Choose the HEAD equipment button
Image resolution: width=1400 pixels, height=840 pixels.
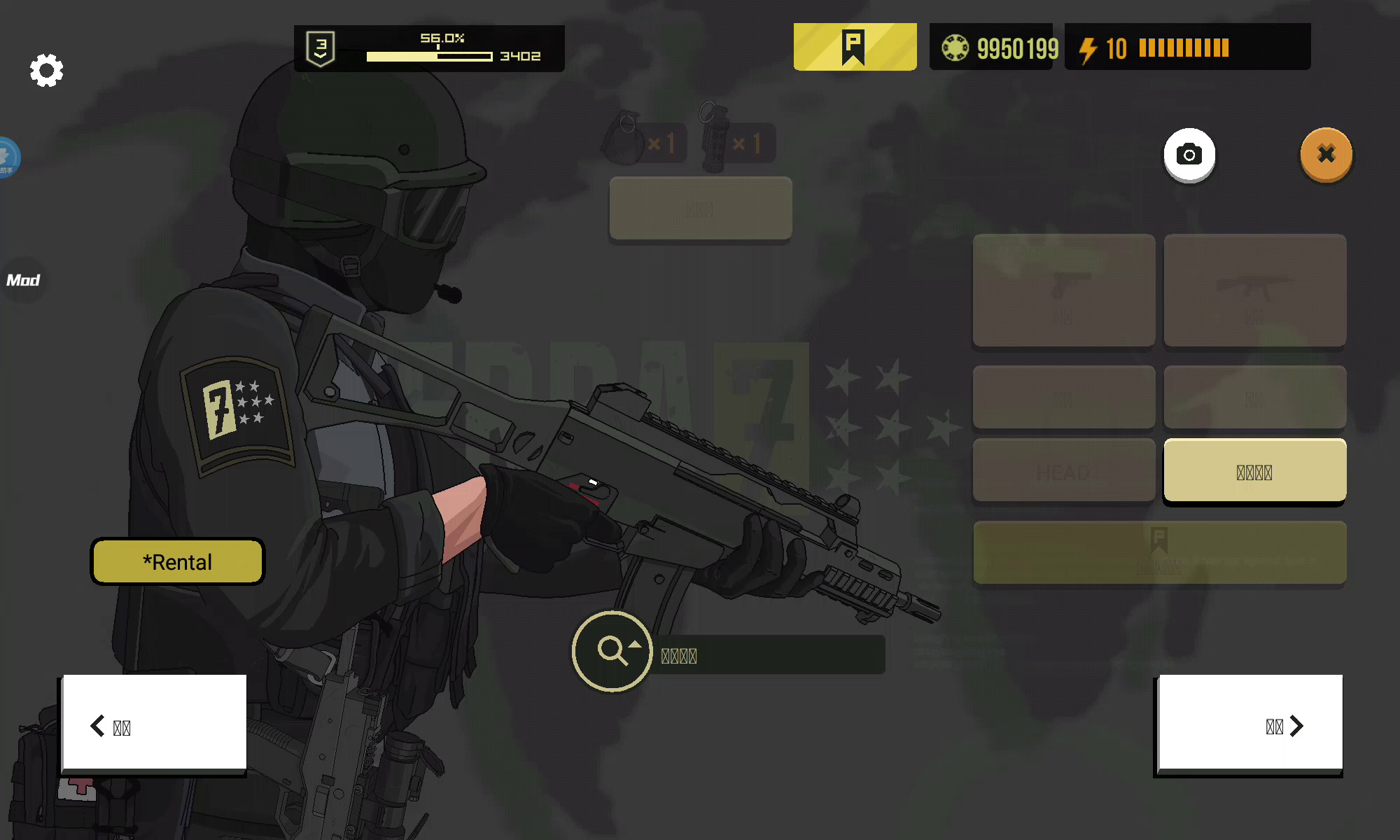click(x=1063, y=471)
